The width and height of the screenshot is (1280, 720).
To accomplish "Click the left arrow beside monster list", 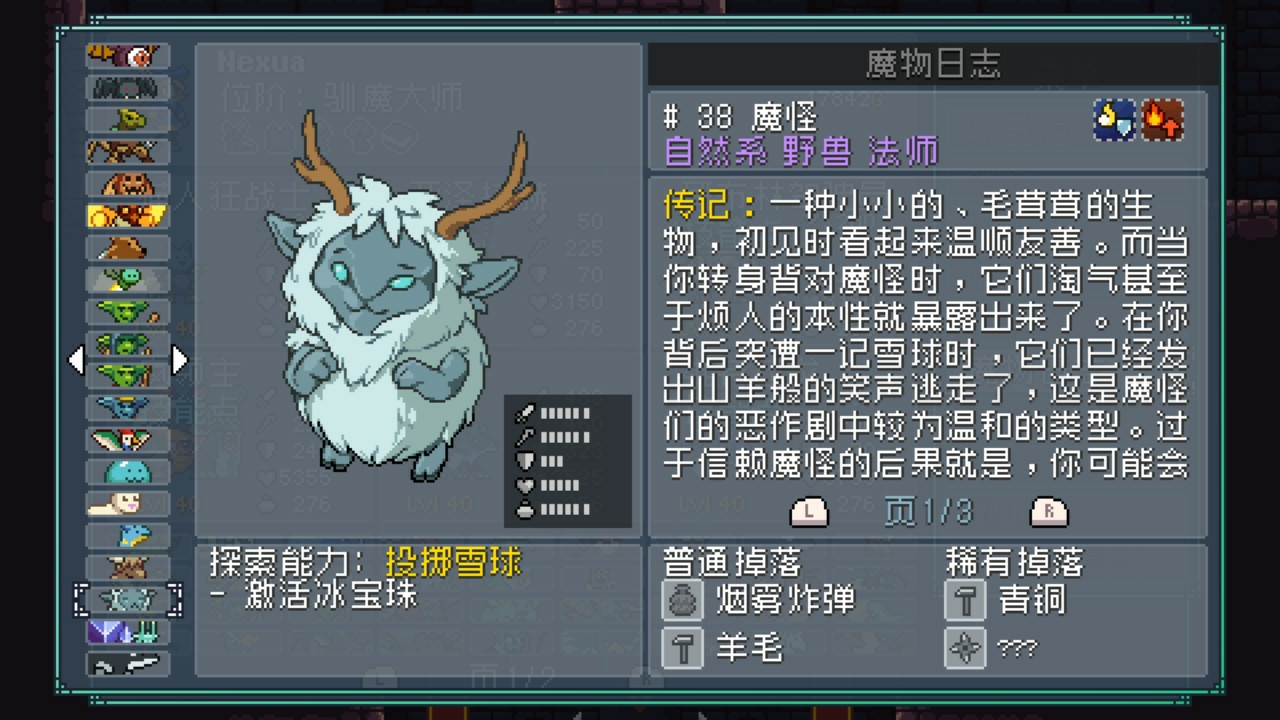I will 76,360.
